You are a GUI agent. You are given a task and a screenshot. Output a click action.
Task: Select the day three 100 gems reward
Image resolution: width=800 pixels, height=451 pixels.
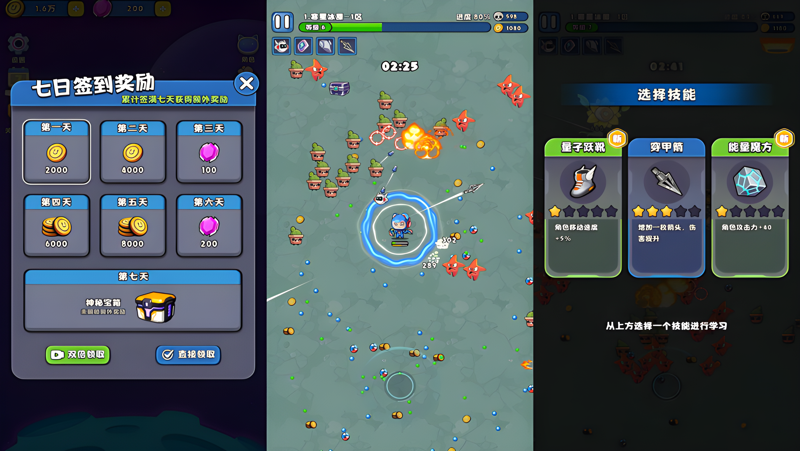coord(208,152)
